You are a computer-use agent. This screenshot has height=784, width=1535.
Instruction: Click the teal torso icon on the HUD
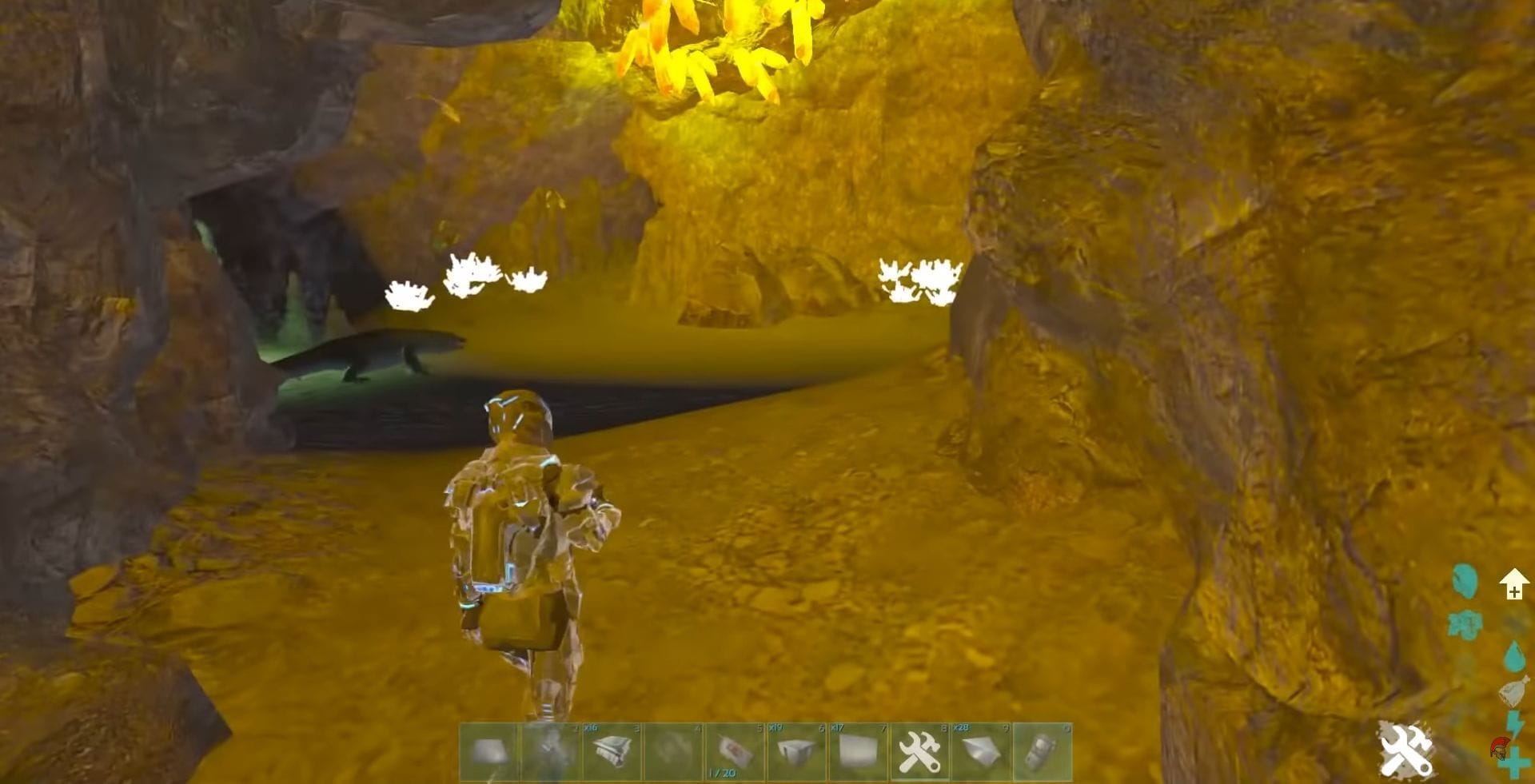pyautogui.click(x=1466, y=623)
